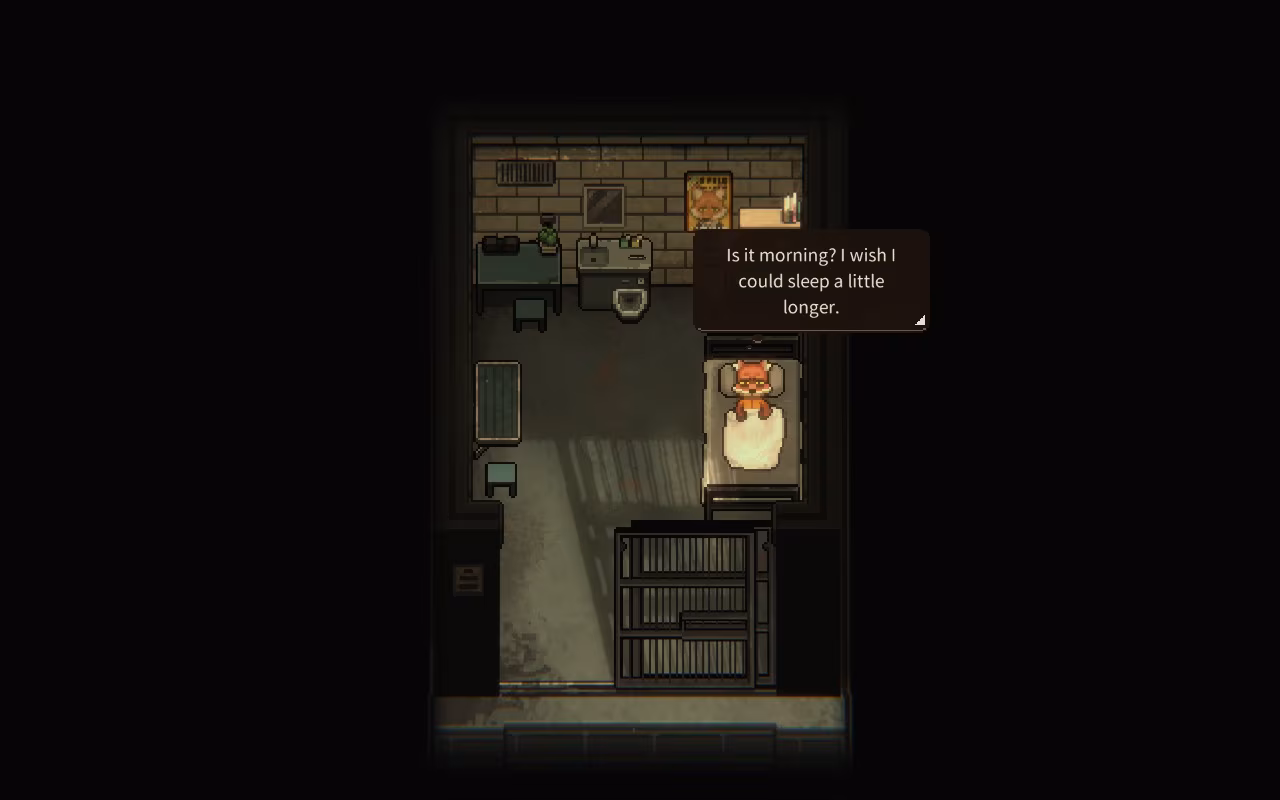Image resolution: width=1280 pixels, height=800 pixels.
Task: Click the sink faucet
Action: (592, 241)
